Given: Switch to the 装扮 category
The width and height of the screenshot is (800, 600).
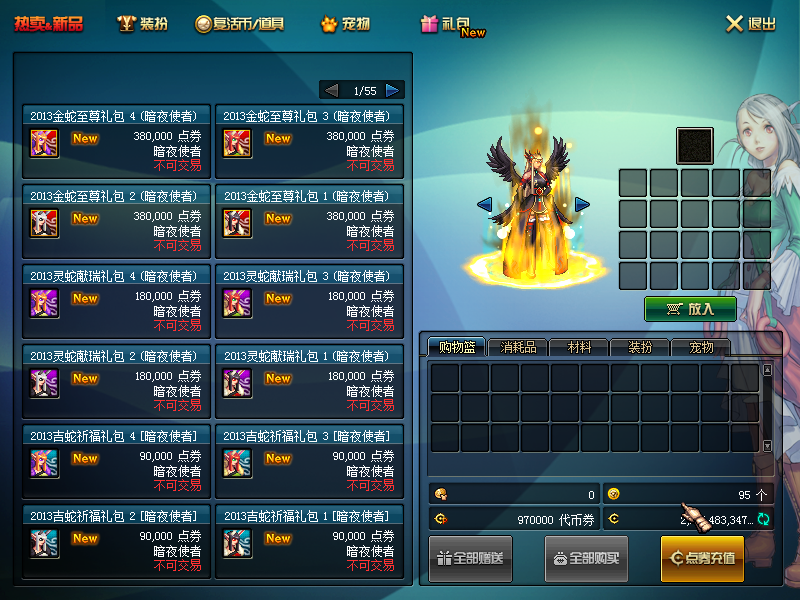Looking at the screenshot, I should [x=142, y=24].
